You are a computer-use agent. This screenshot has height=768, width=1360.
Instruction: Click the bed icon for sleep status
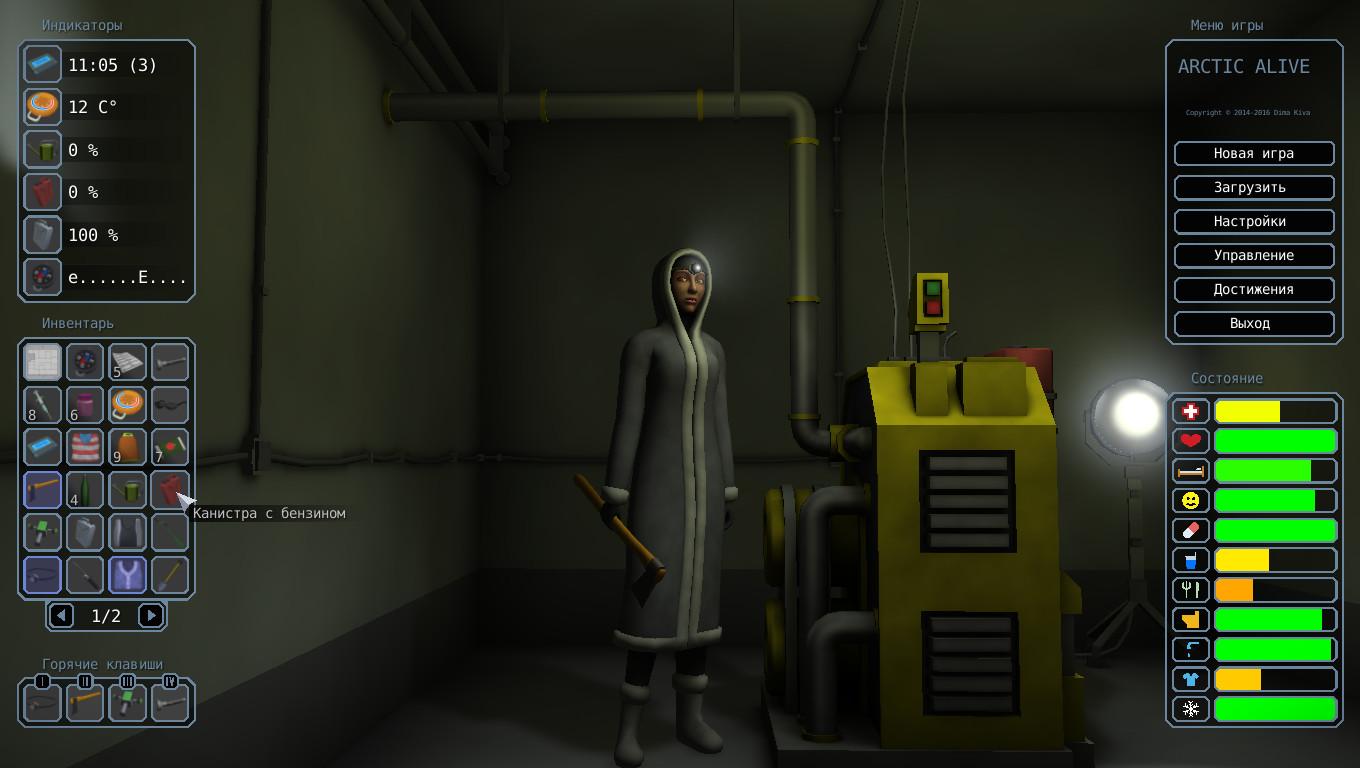(1191, 470)
